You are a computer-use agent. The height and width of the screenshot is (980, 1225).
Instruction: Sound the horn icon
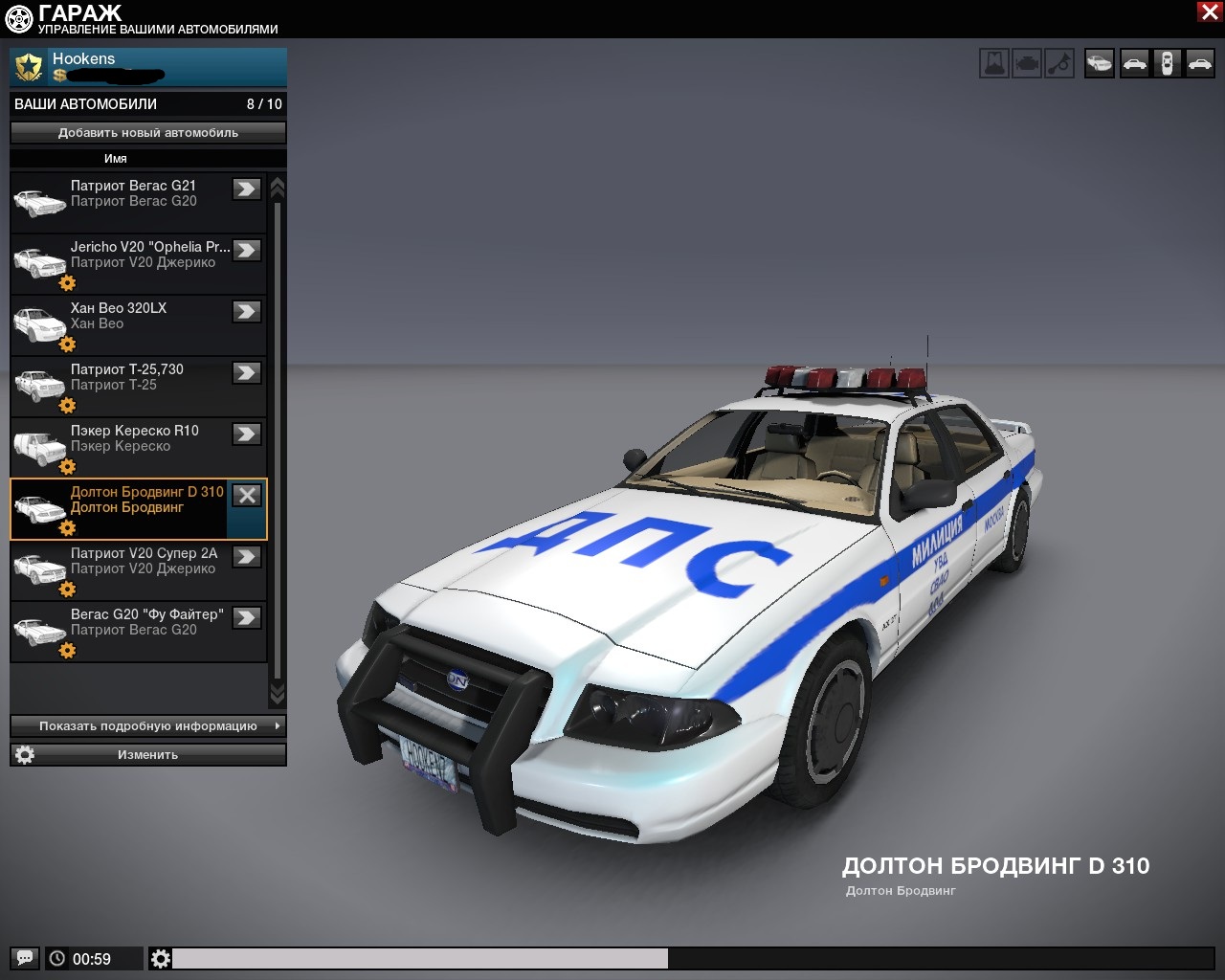pos(1059,64)
